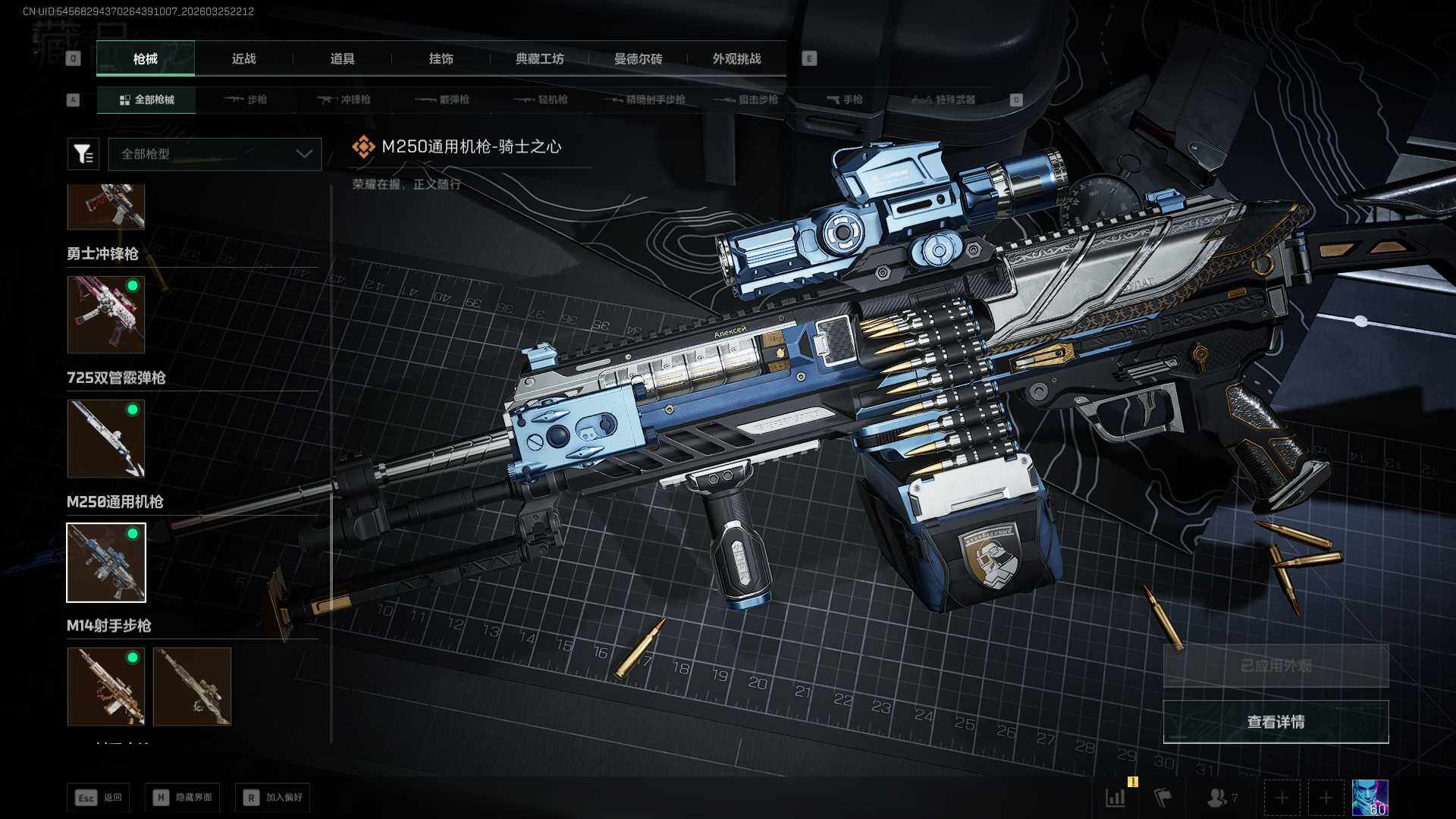Screen dimensions: 1456x819
Task: Choose the 725双管霰弹枪 skin thumbnail
Action: [x=106, y=438]
